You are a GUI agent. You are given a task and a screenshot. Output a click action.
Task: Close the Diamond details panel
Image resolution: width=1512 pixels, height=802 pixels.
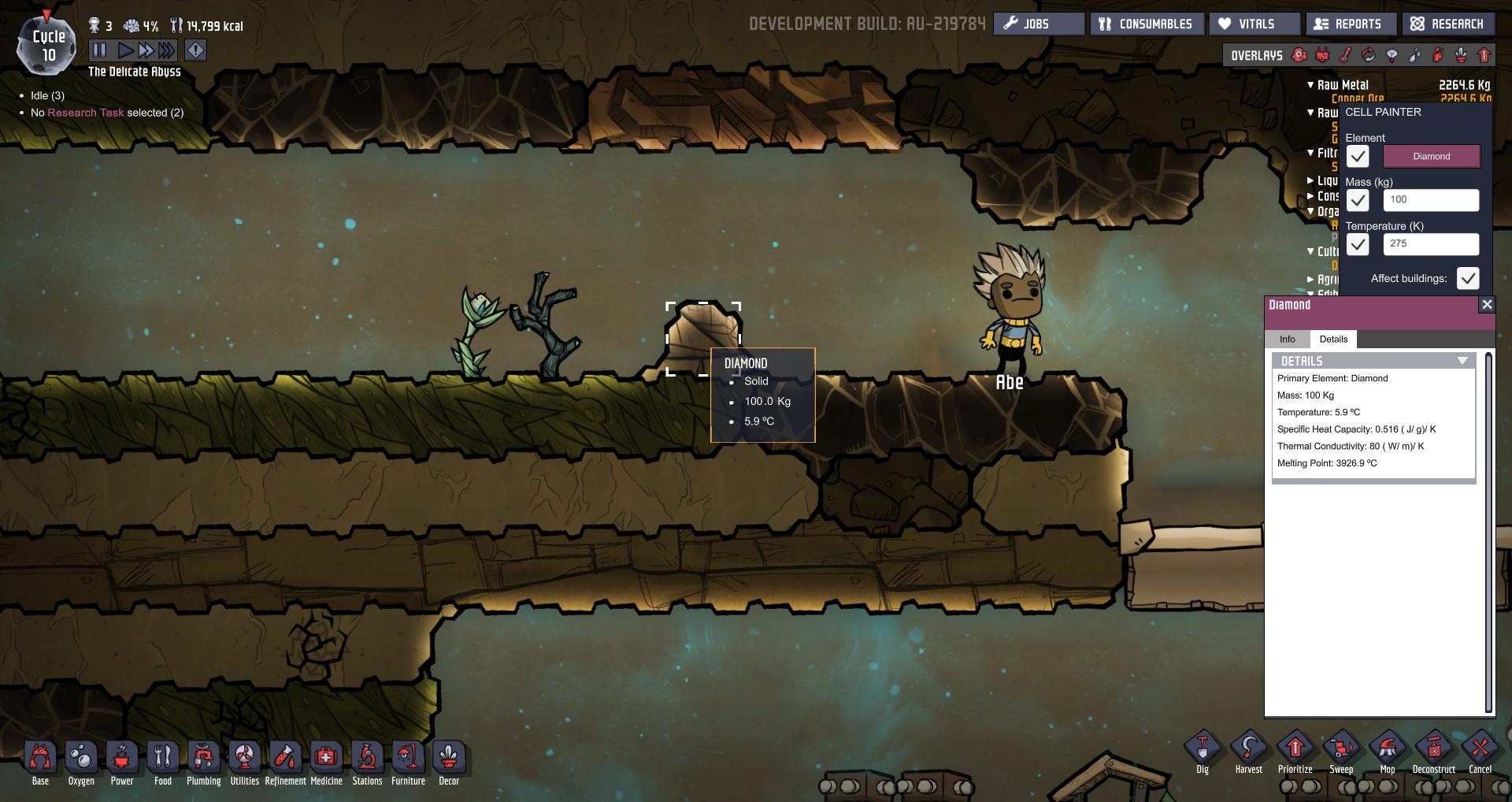tap(1486, 305)
